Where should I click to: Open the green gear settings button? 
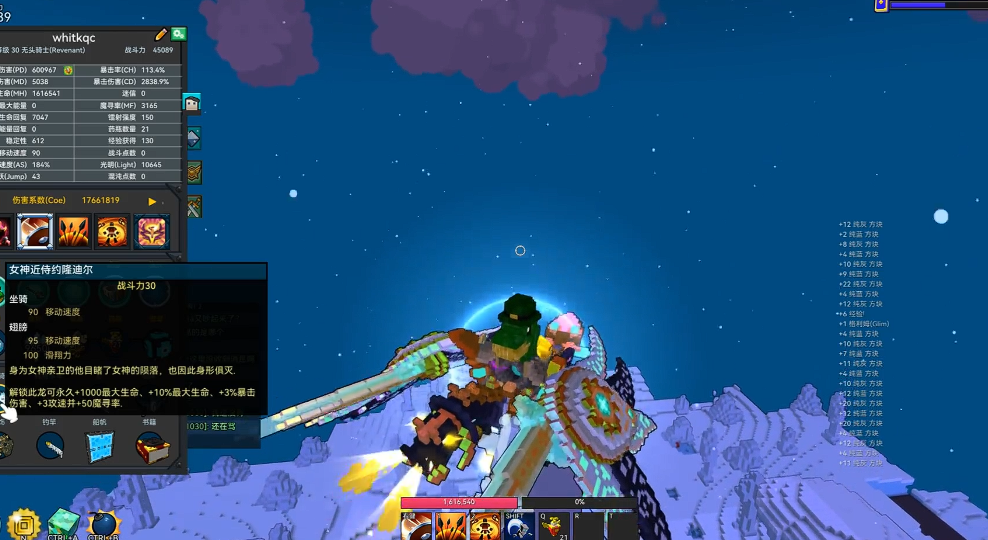click(x=178, y=35)
